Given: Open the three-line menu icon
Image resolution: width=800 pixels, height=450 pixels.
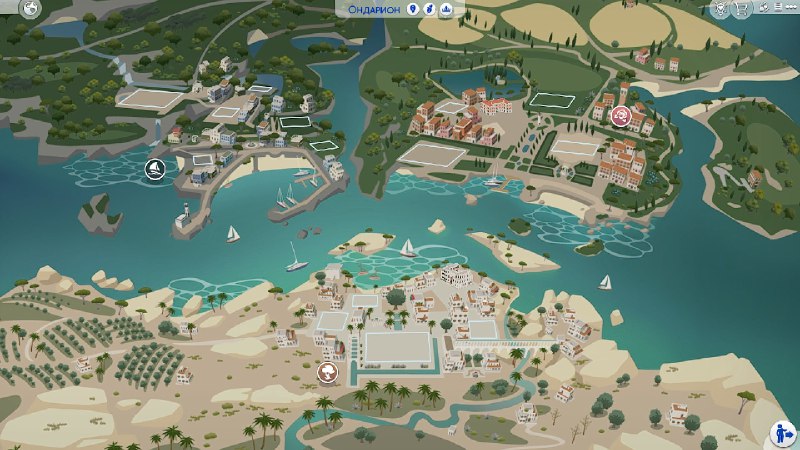Looking at the screenshot, I should [x=777, y=8].
